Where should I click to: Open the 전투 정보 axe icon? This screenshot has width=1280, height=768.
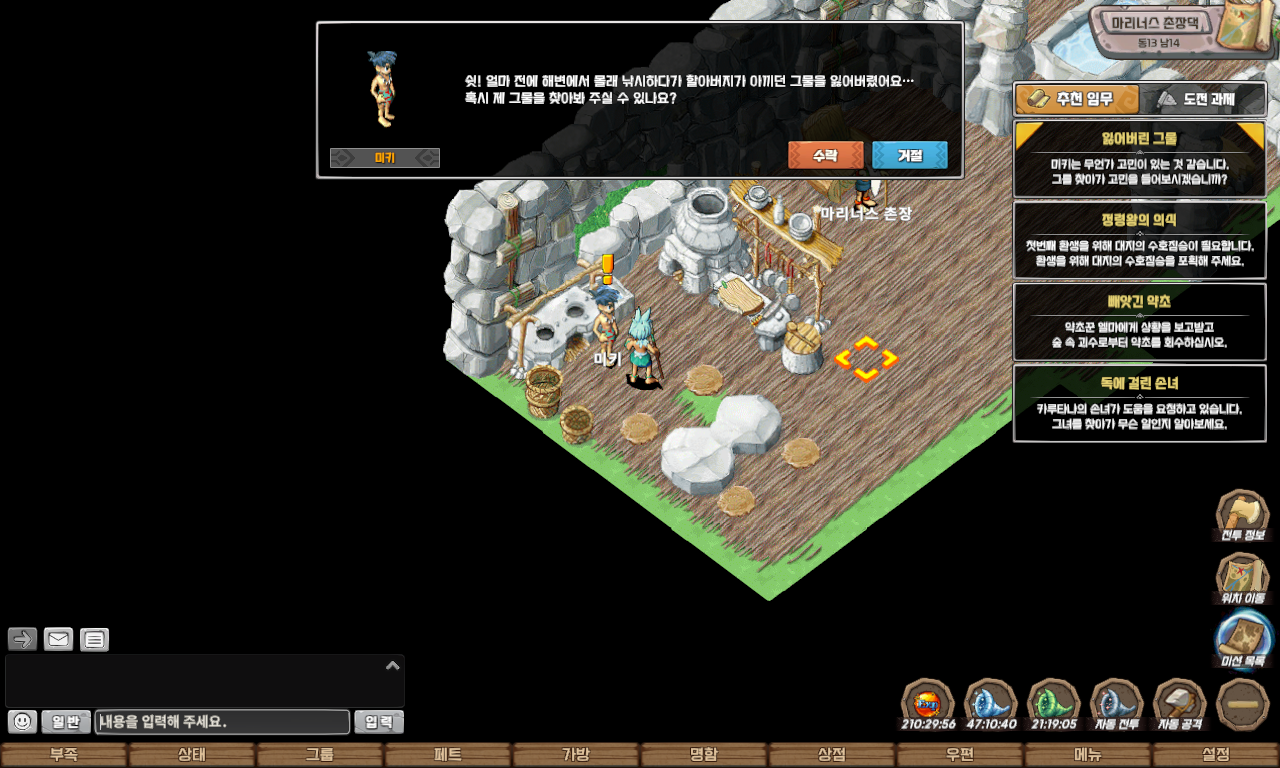click(1242, 513)
